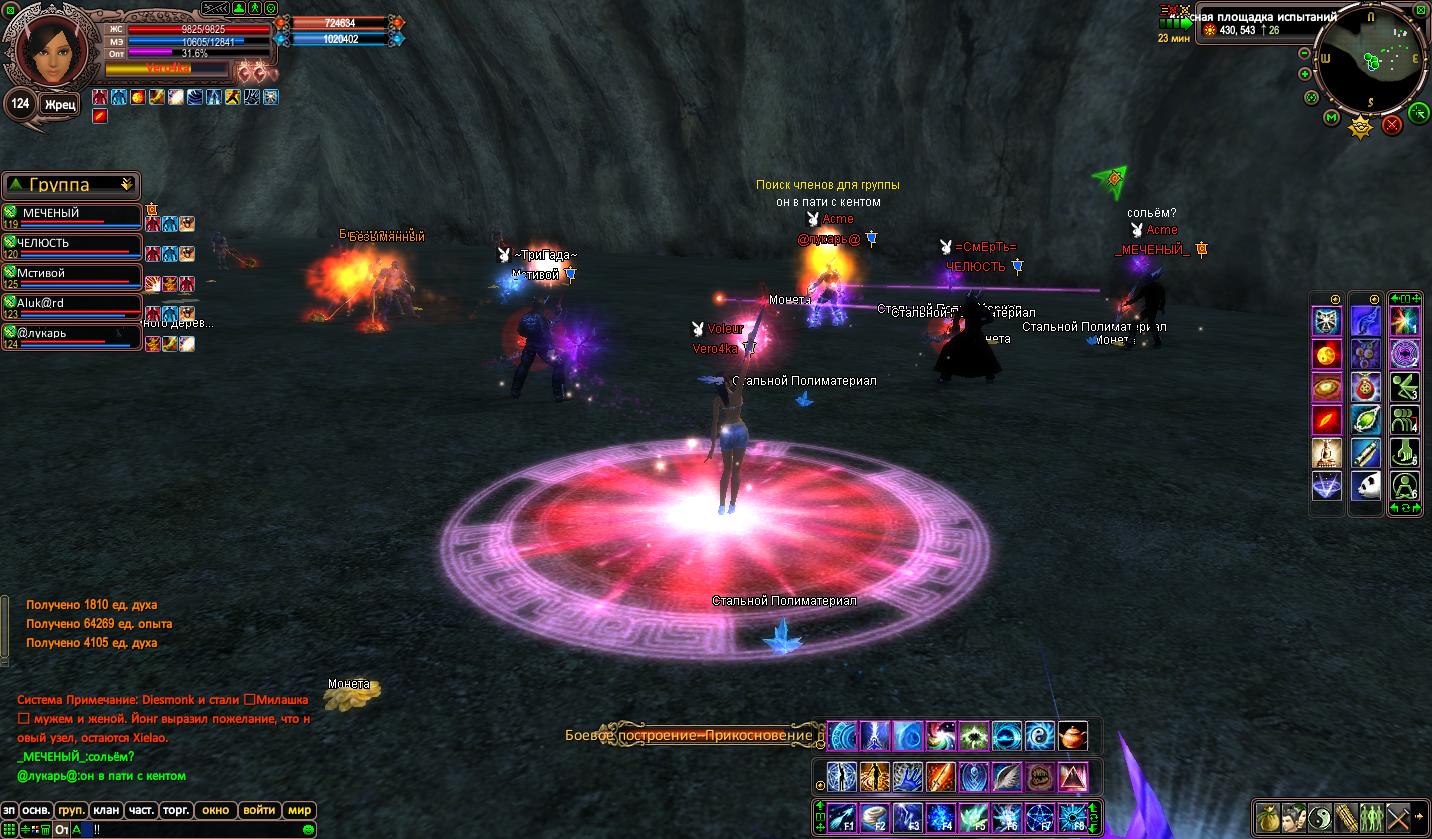Open the emoticon smiley menu in chat
The height and width of the screenshot is (839, 1432).
[x=309, y=829]
